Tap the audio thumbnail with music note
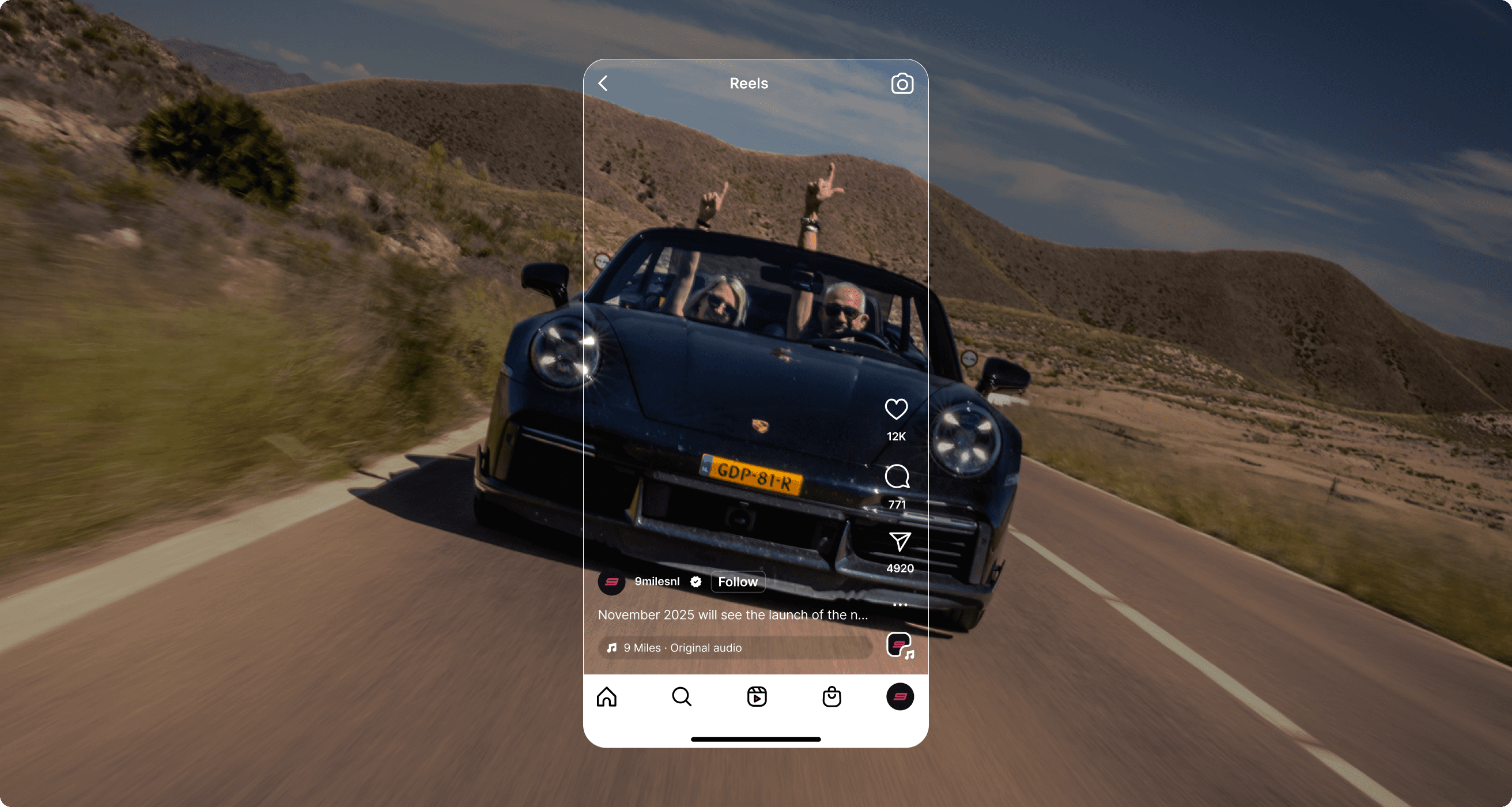Viewport: 1512px width, 807px height. pos(899,646)
